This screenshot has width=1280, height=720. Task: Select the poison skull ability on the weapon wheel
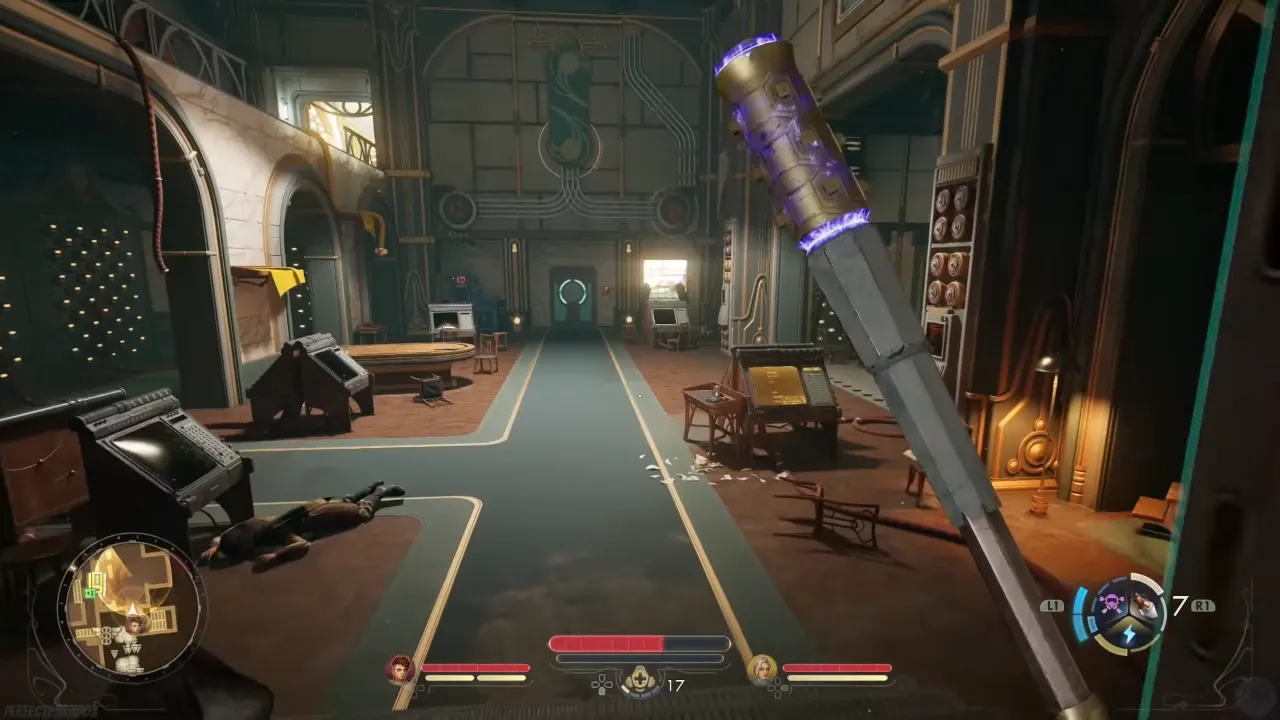click(1112, 602)
